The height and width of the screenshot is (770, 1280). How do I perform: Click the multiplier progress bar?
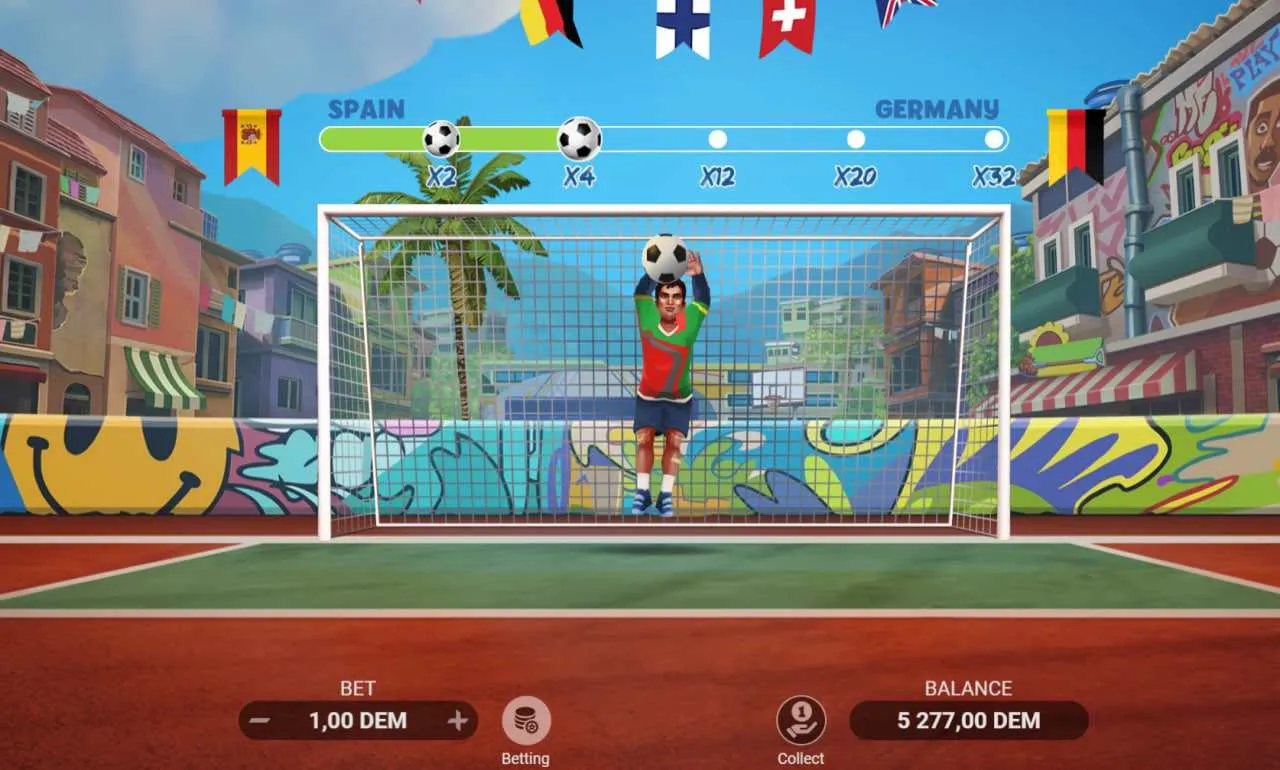coord(660,139)
